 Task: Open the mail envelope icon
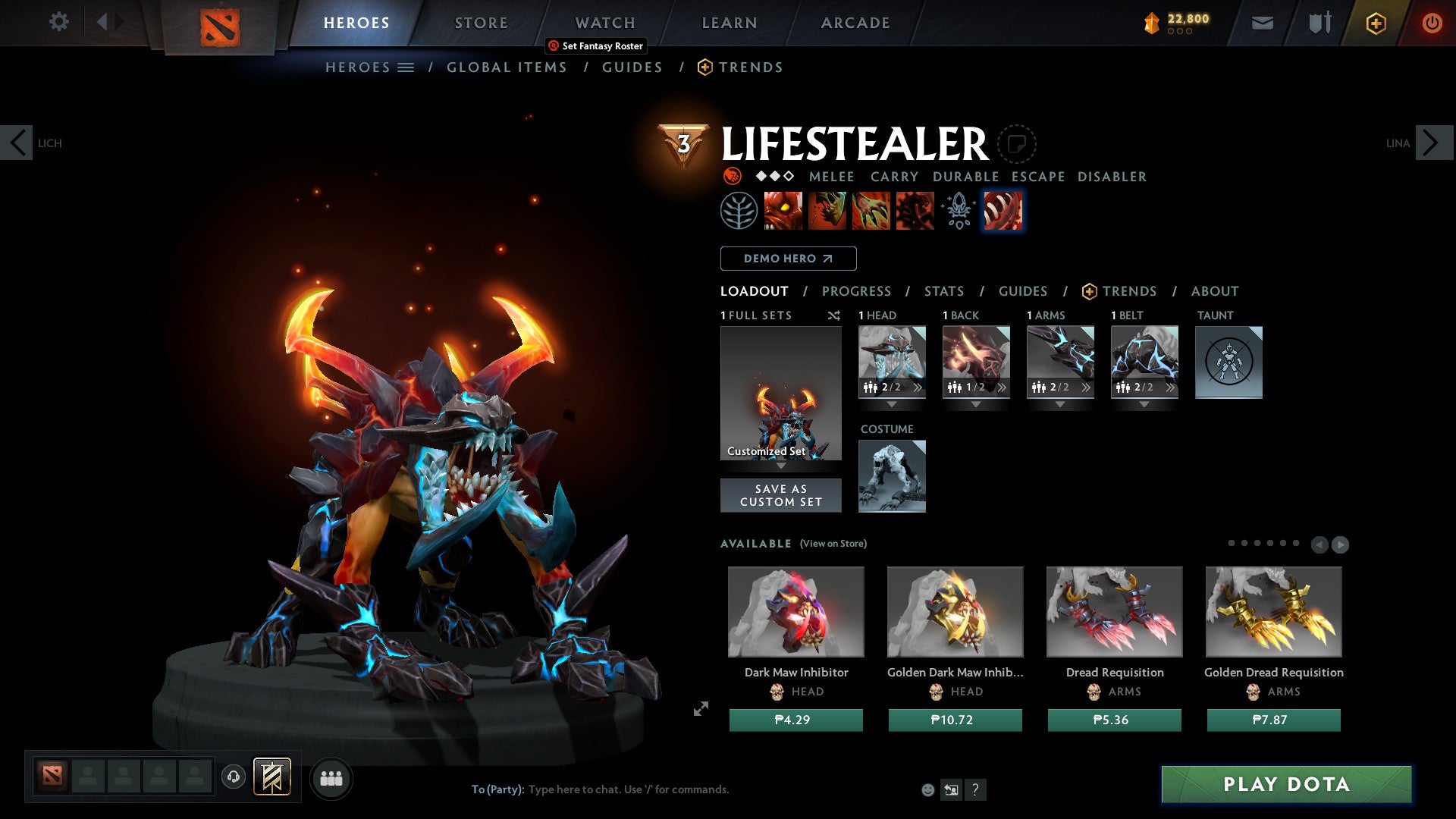[x=1262, y=22]
